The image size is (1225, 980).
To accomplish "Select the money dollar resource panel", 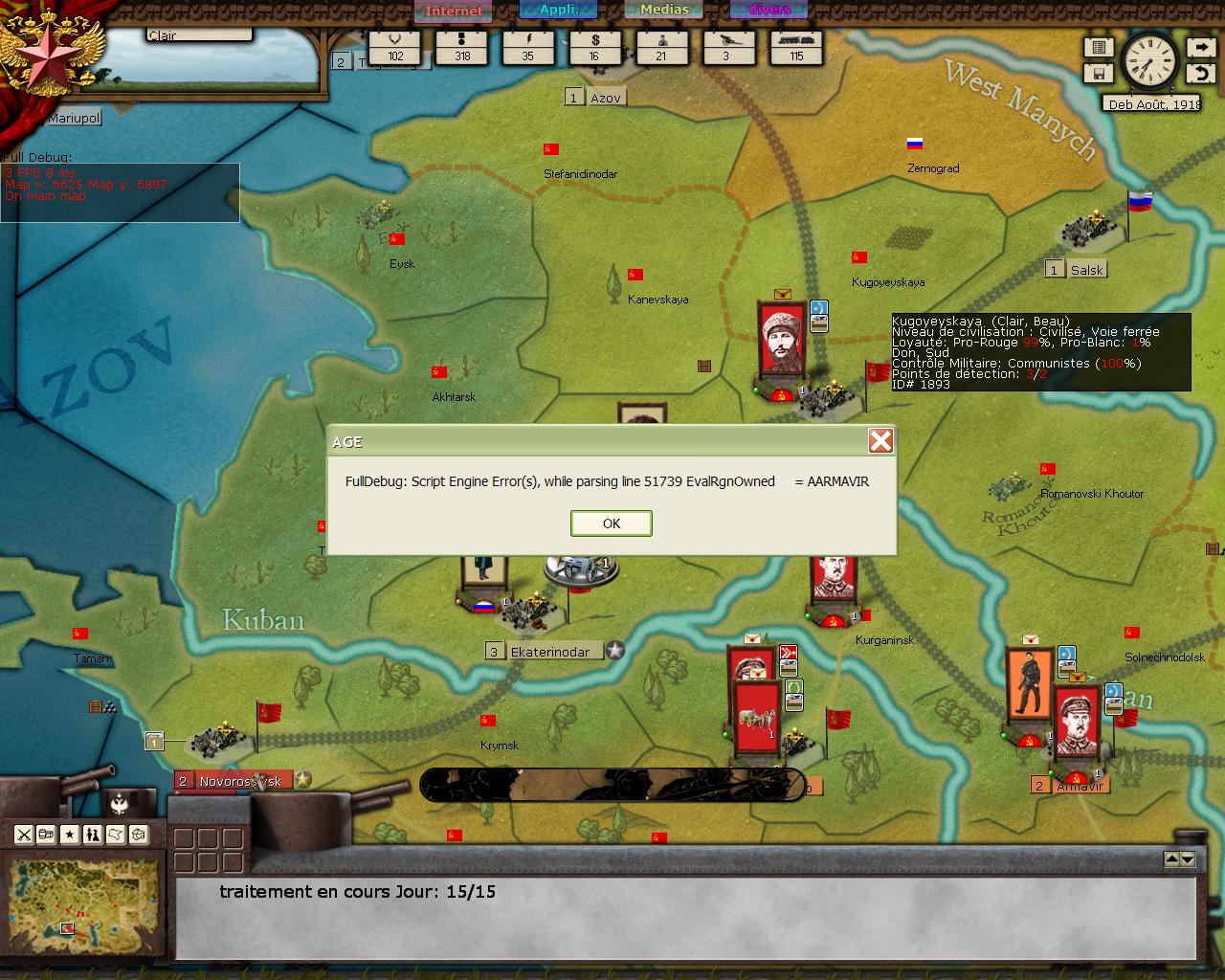I will pyautogui.click(x=594, y=47).
